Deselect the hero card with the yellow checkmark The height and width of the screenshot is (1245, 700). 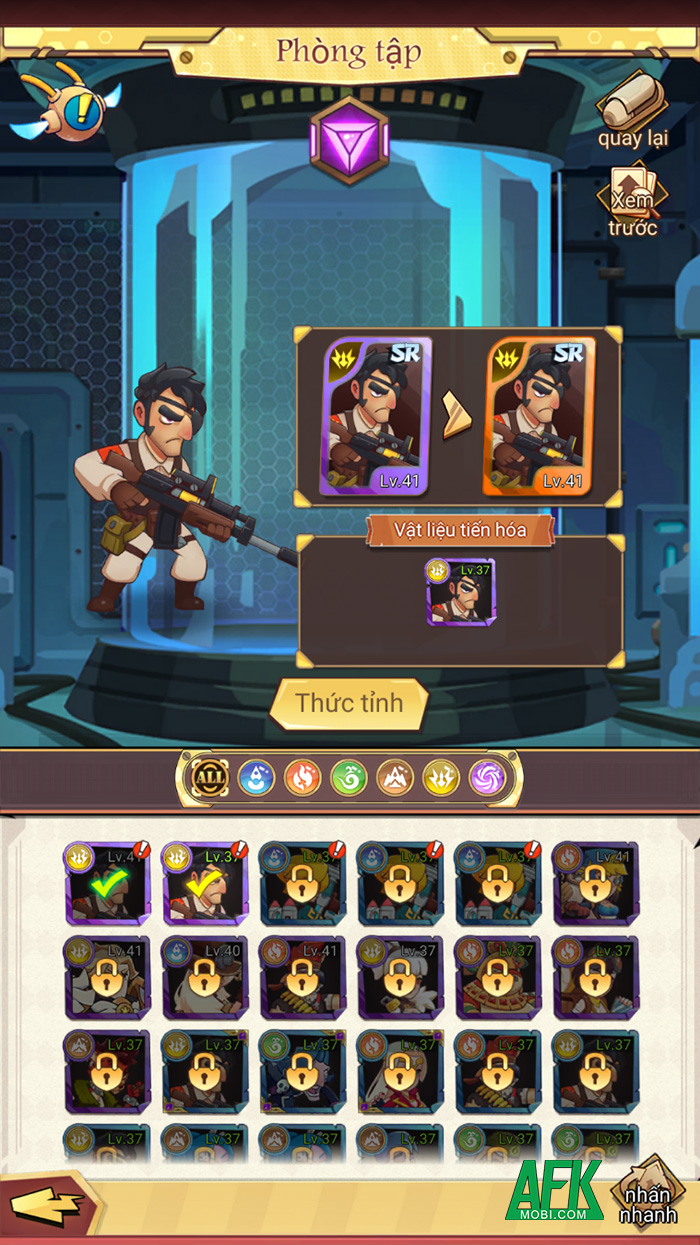pyautogui.click(x=204, y=883)
